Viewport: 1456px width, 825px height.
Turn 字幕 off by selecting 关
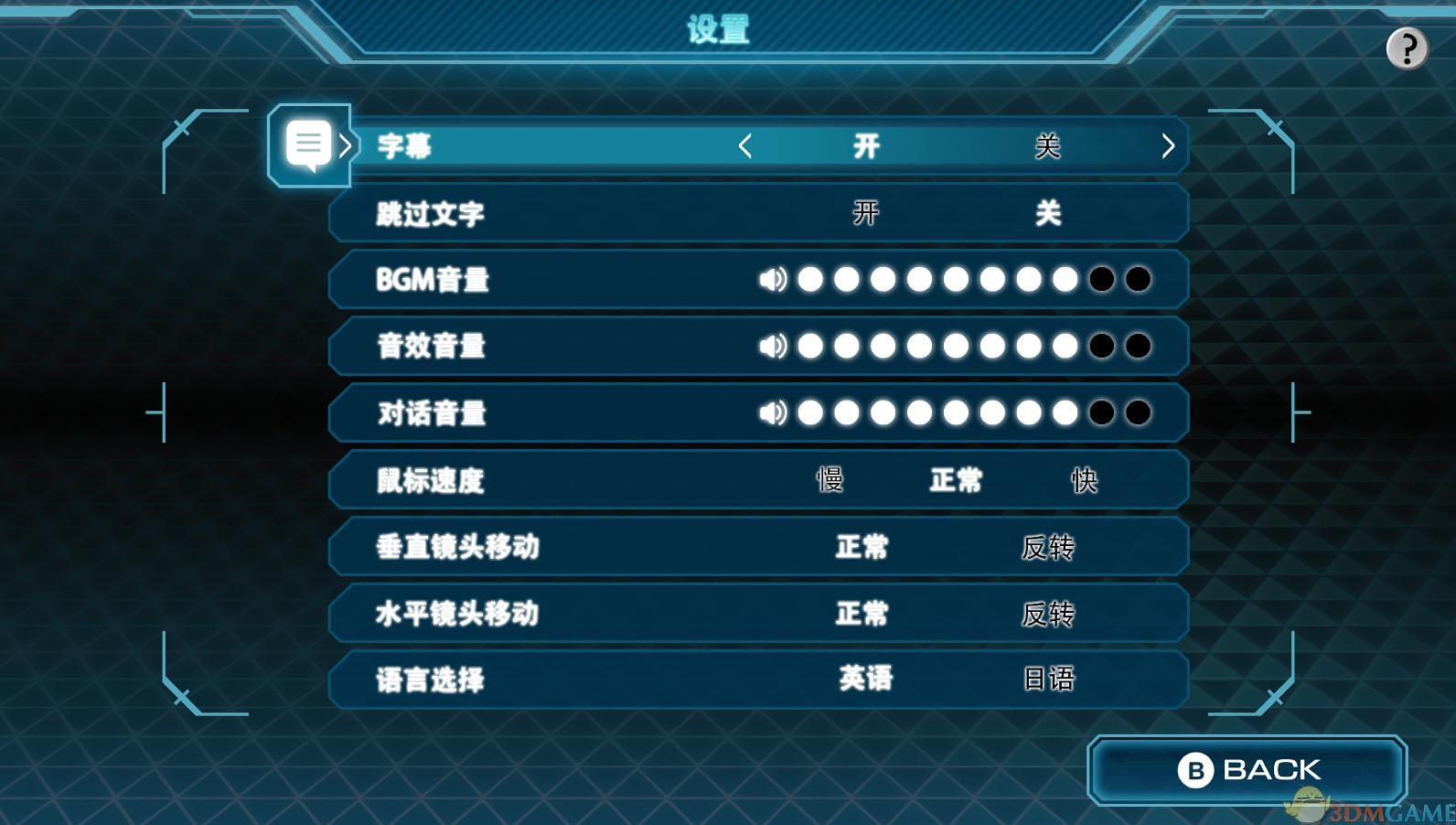point(1045,145)
